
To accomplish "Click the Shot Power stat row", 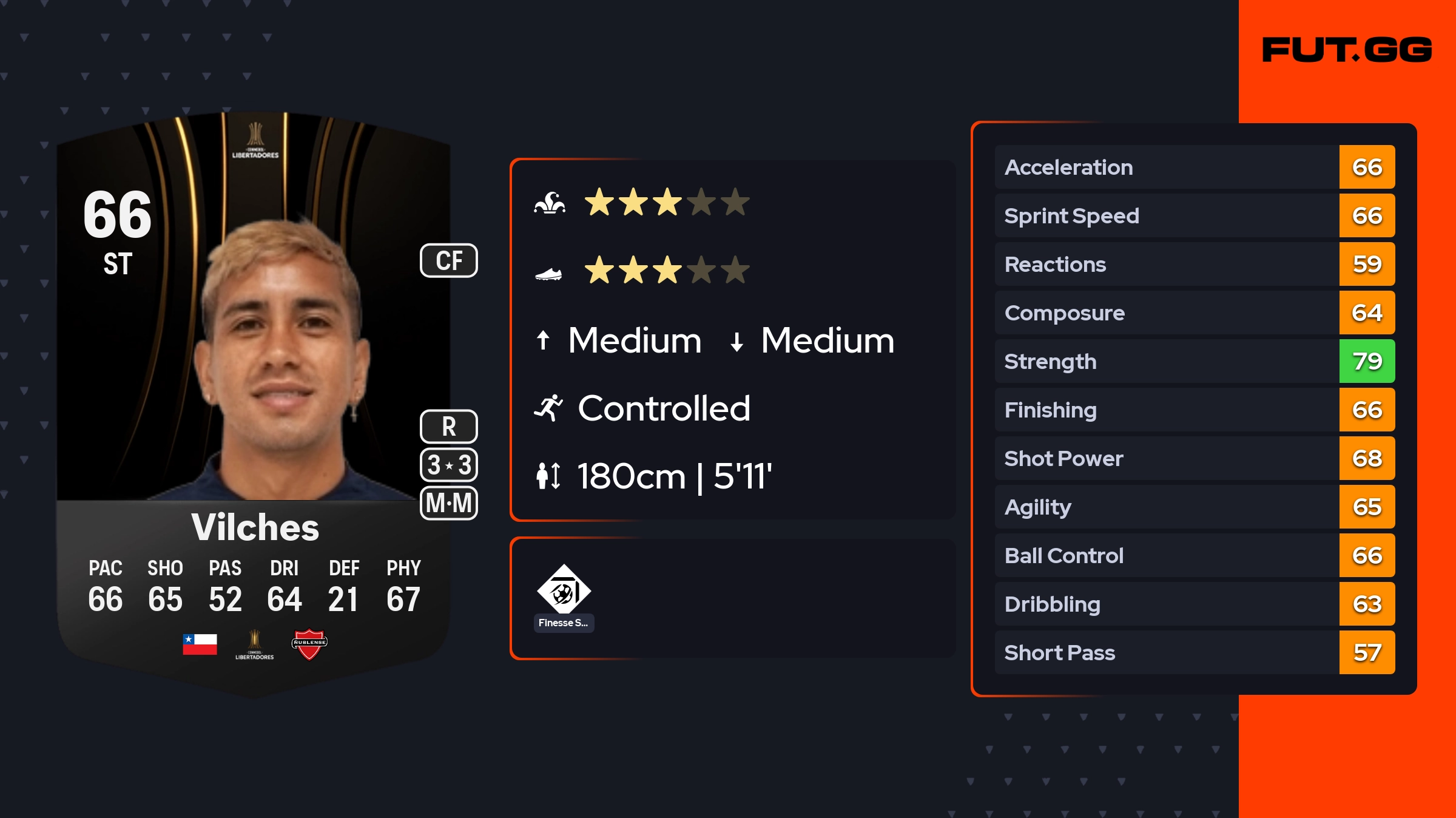I will (x=1194, y=458).
